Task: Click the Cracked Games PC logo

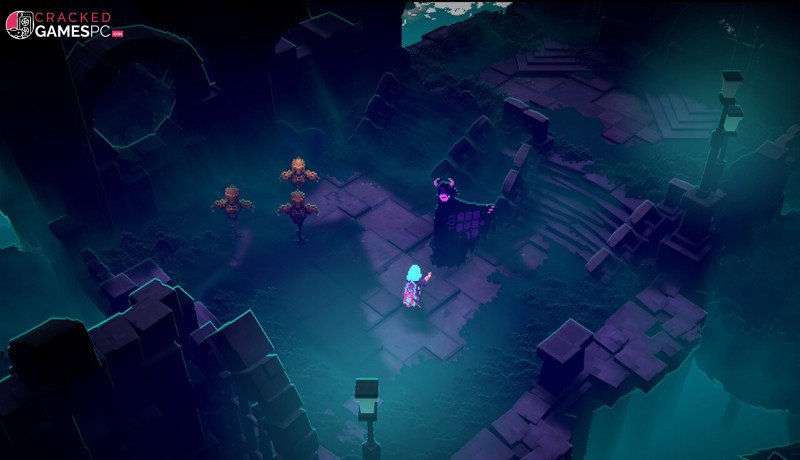Action: tap(58, 24)
